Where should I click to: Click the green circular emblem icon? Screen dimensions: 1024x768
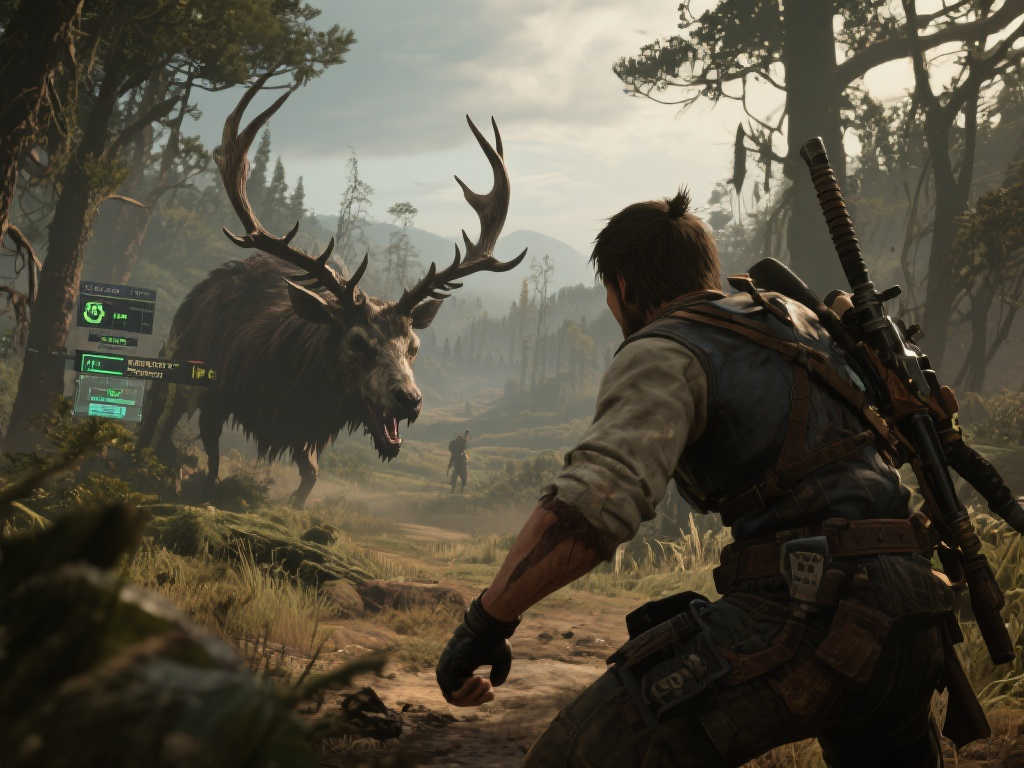94,313
